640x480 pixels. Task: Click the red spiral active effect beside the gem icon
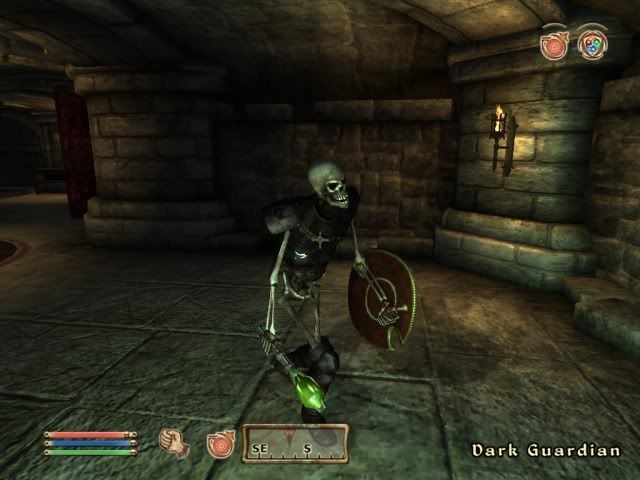(x=553, y=45)
